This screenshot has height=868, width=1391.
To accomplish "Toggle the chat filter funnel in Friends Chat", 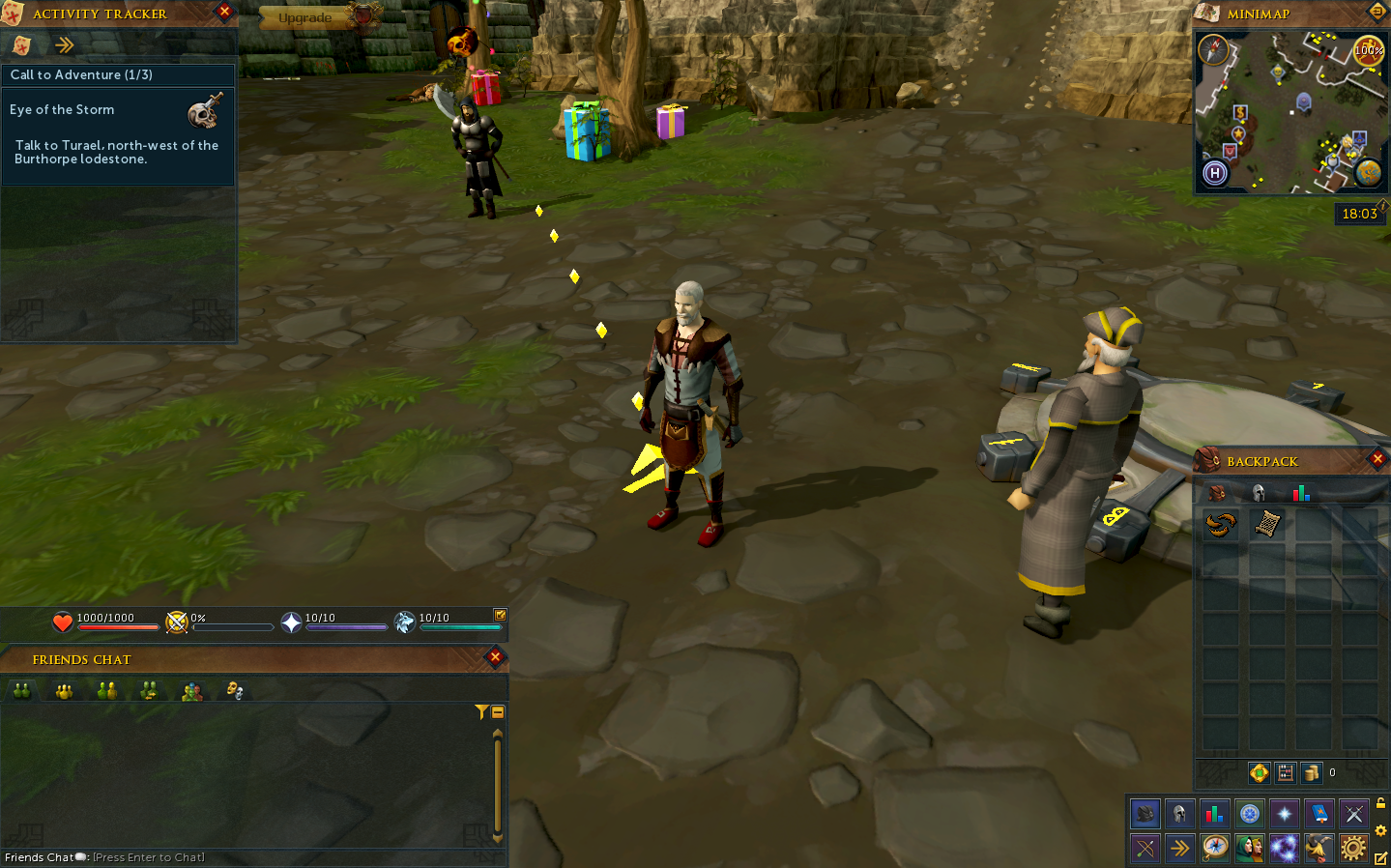I will [x=480, y=710].
